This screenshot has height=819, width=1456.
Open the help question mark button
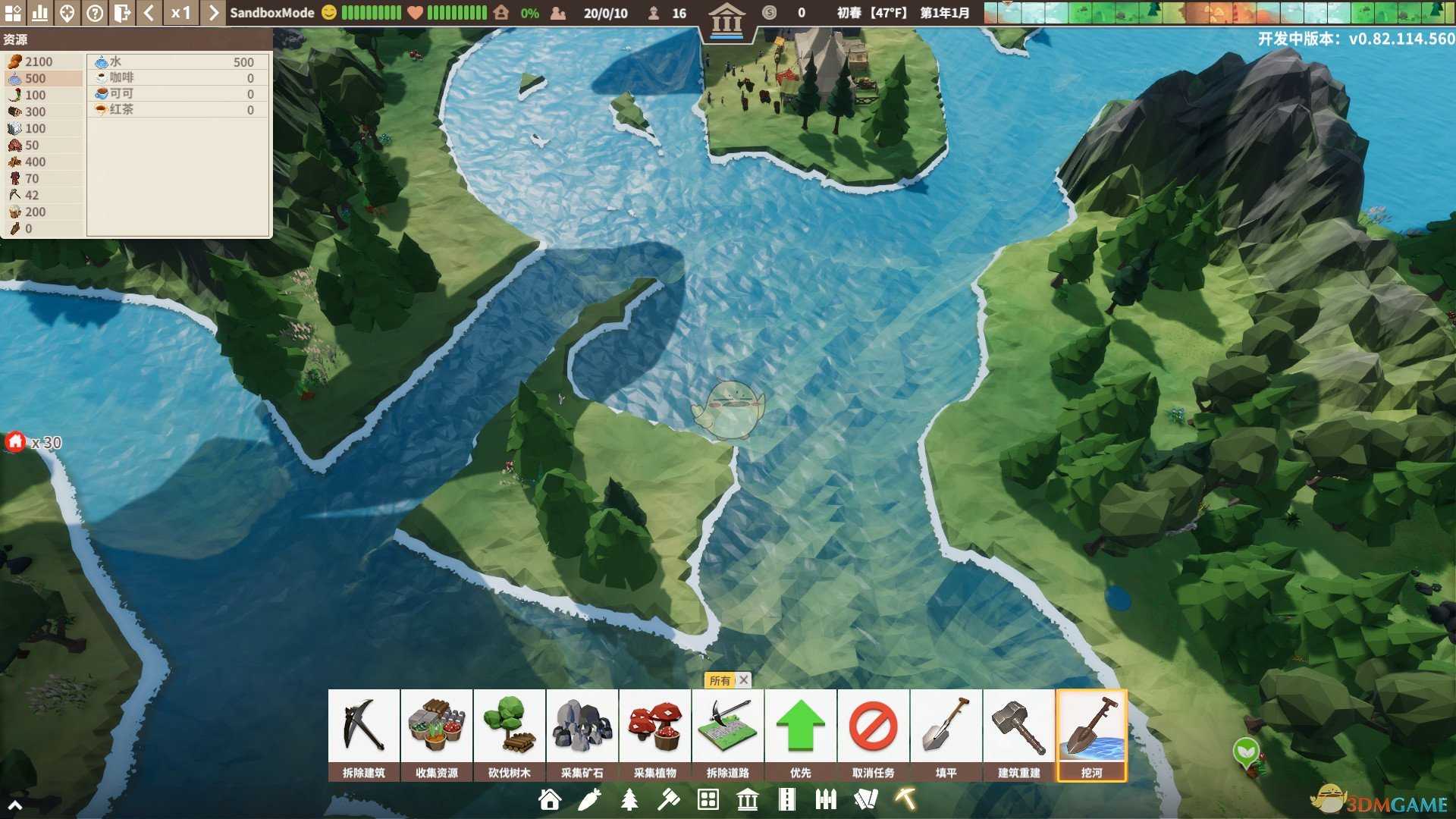(95, 13)
